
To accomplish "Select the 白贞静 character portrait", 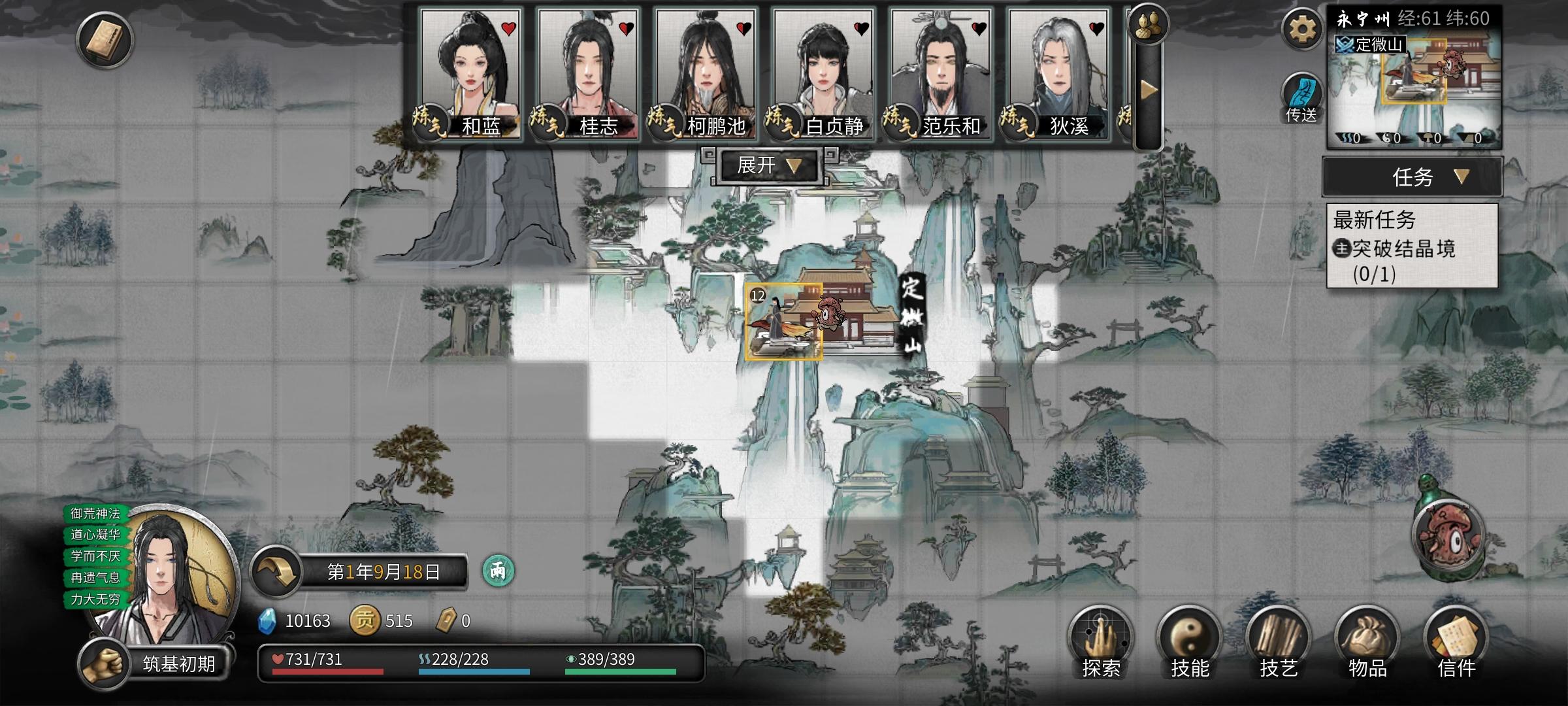I will 822,72.
